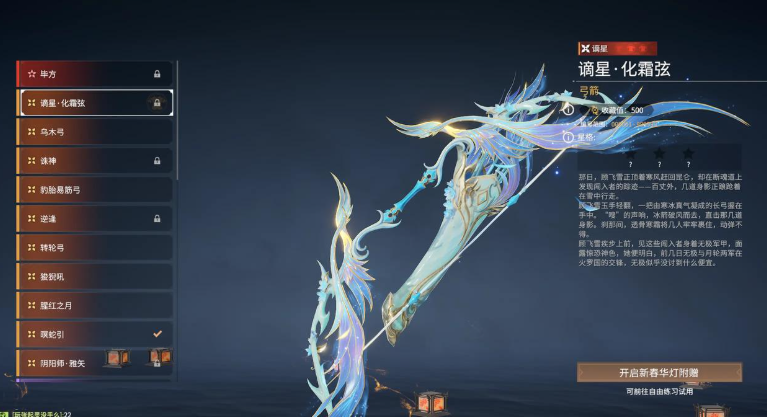This screenshot has width=767, height=417.
Task: Choose the 转轮弓 entry
Action: pos(94,247)
